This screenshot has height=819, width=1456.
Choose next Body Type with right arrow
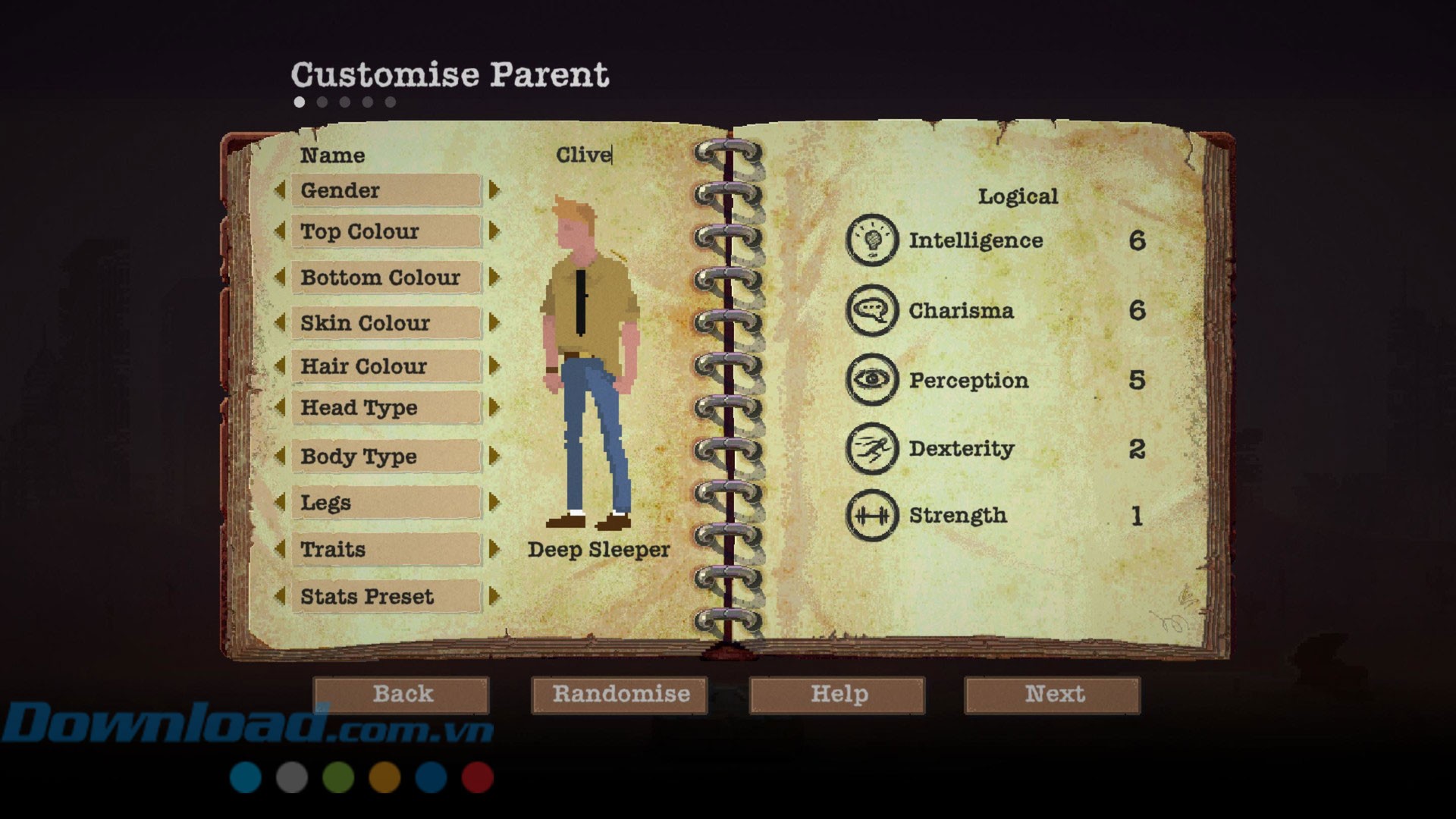coord(494,456)
